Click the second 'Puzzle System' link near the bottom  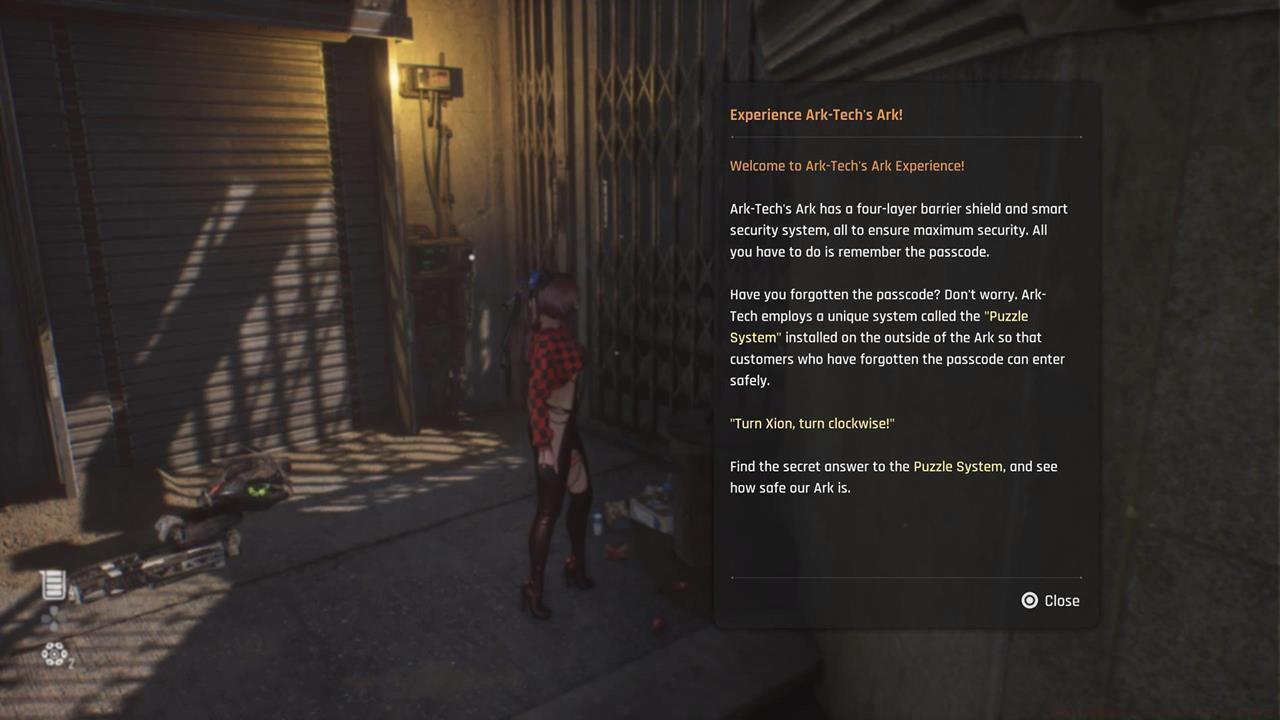[959, 466]
